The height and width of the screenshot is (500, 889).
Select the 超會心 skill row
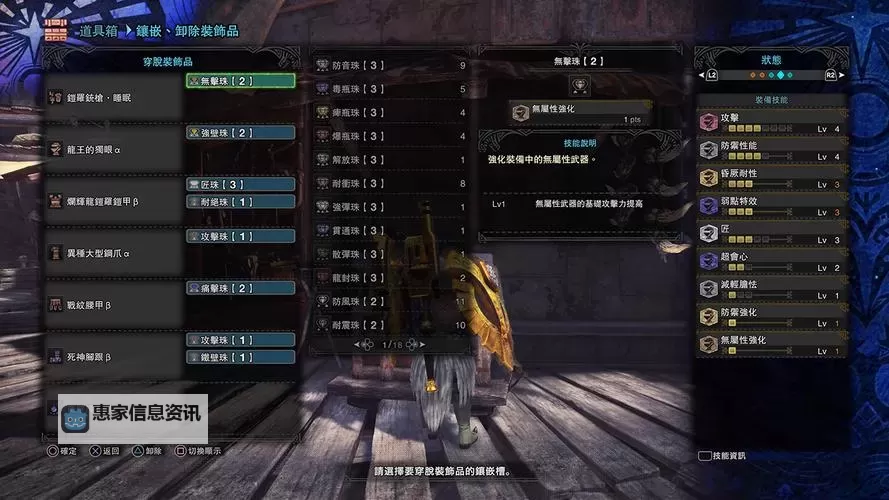[772, 262]
